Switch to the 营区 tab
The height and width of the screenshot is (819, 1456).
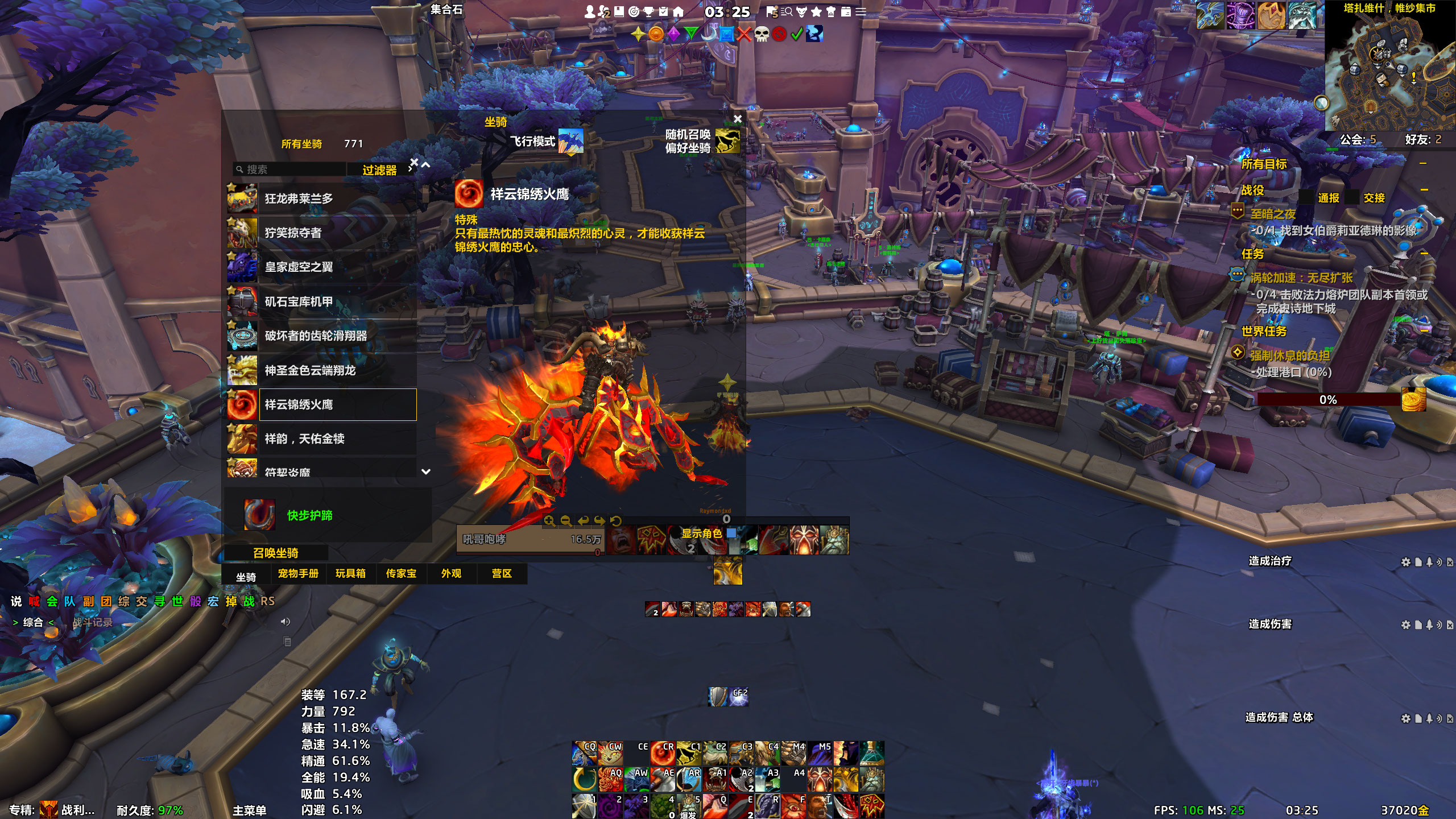click(502, 574)
